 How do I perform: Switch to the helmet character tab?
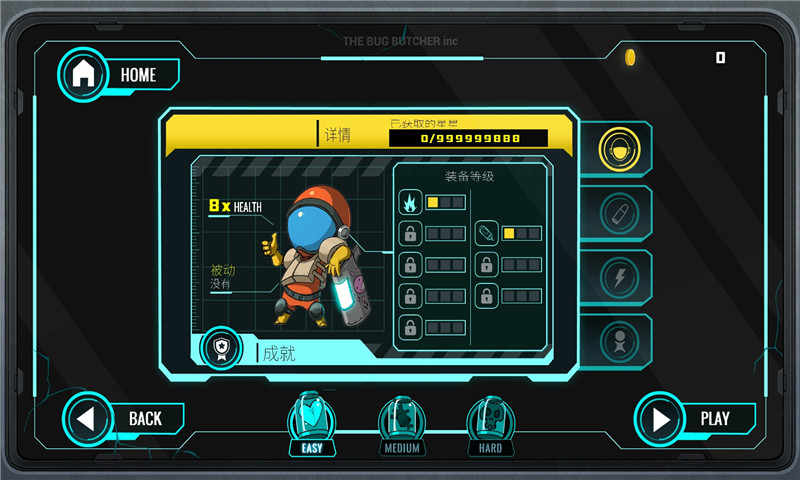pos(619,150)
